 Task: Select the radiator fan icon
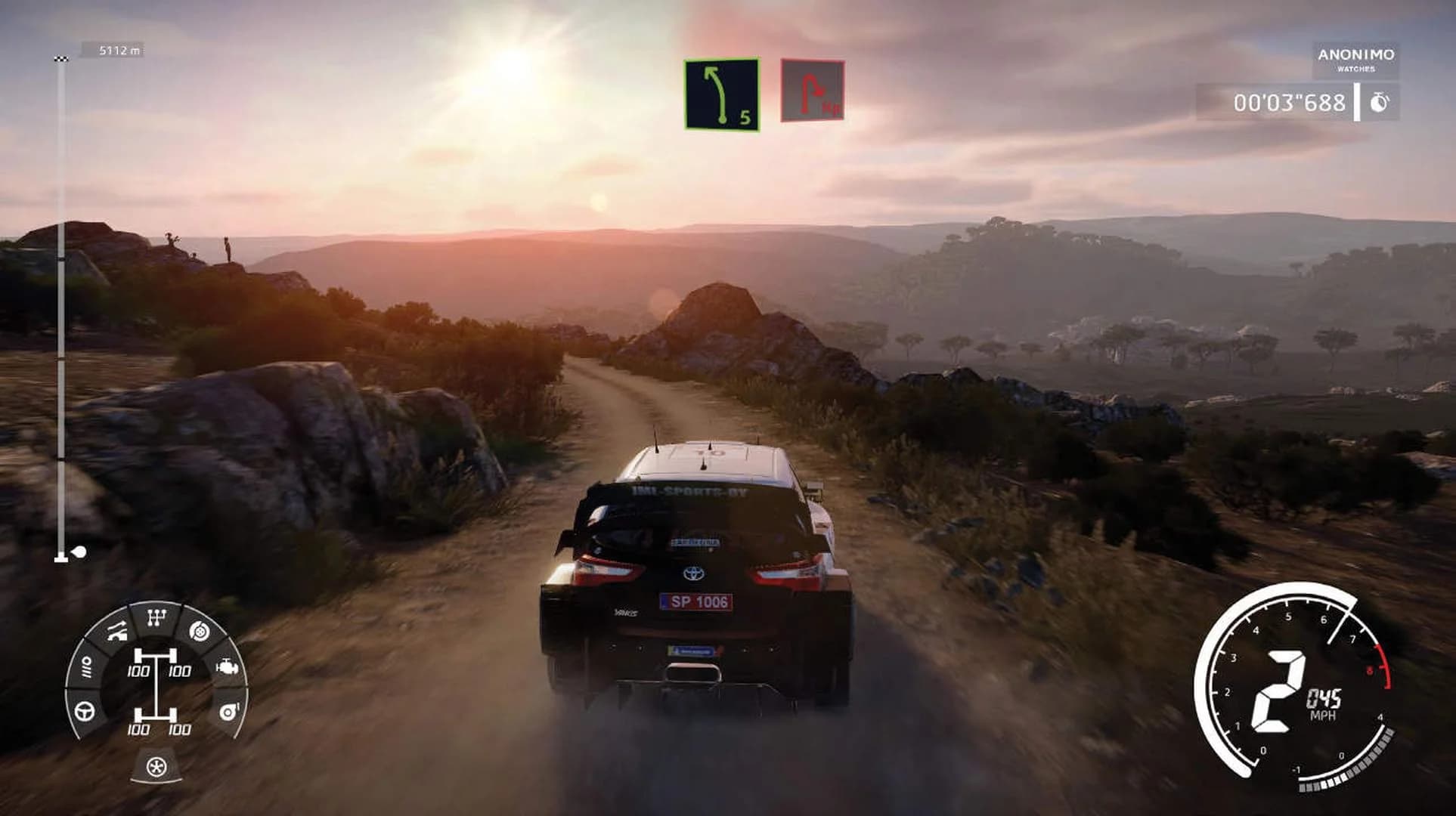pos(156,765)
